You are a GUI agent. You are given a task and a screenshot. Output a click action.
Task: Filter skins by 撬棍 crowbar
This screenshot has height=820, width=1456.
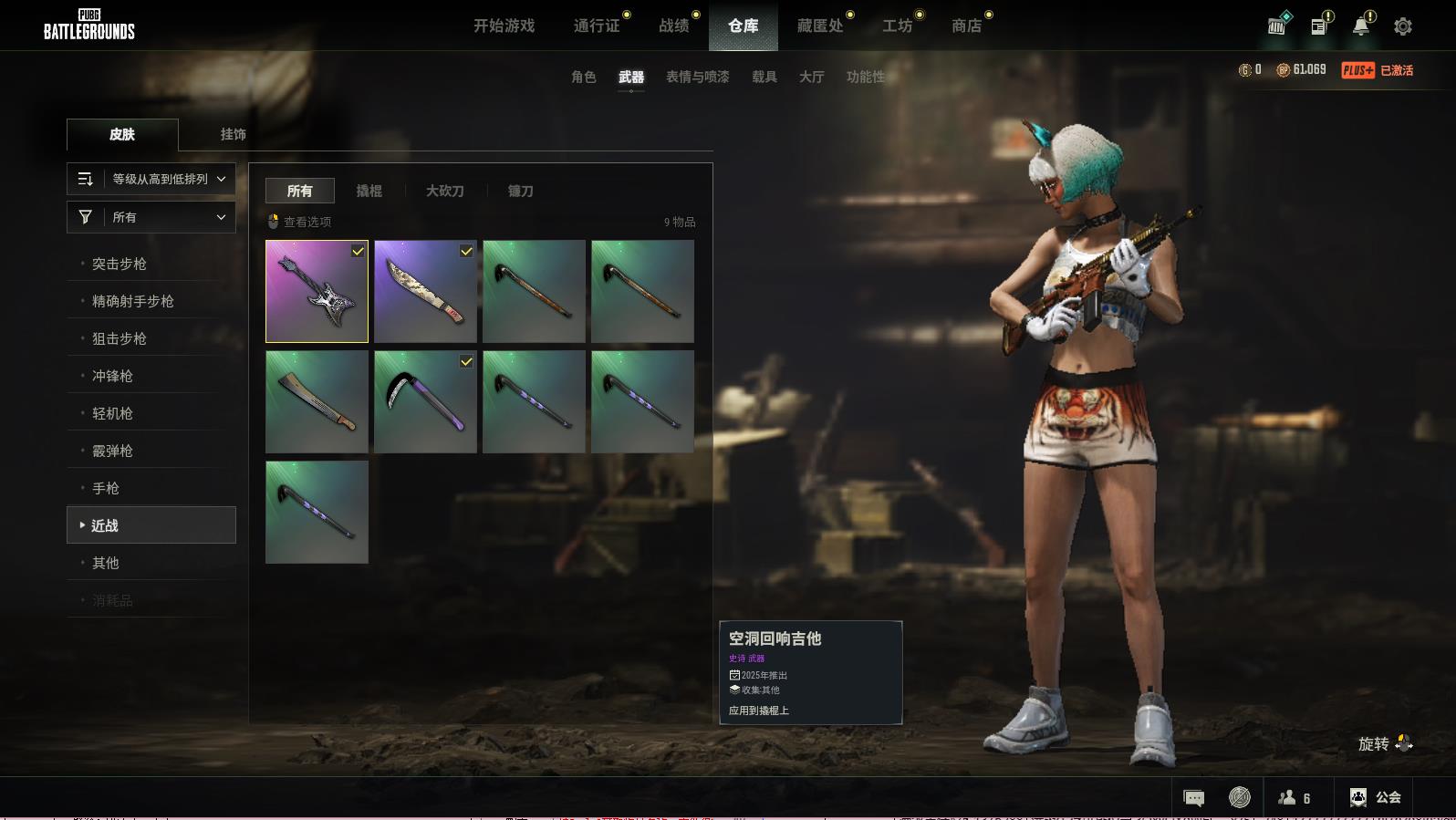[369, 191]
